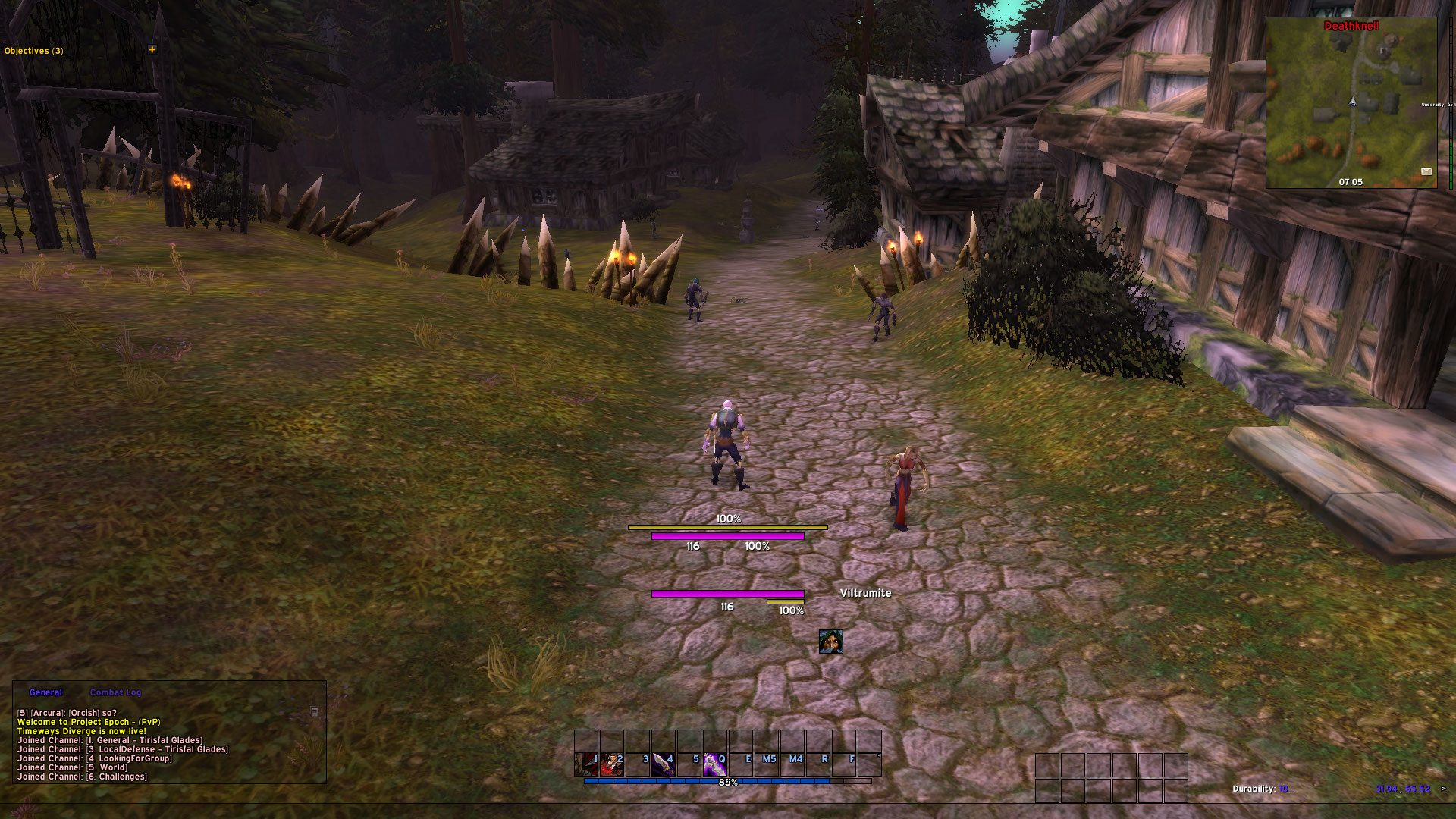Use the ability bound to key 1
This screenshot has height=819, width=1456.
coord(586,764)
